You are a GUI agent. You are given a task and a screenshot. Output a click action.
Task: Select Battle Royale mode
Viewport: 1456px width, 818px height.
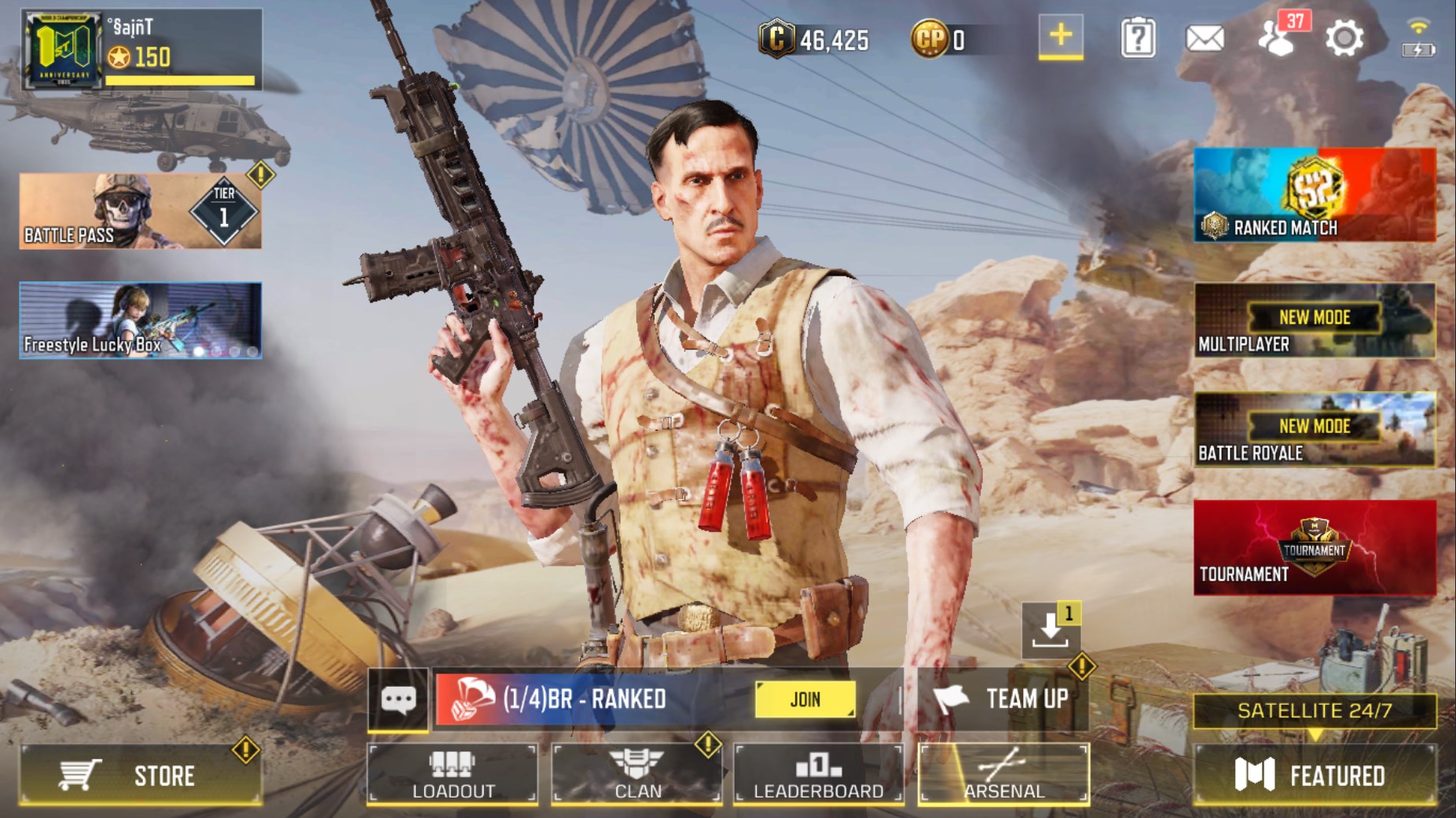click(x=1314, y=430)
